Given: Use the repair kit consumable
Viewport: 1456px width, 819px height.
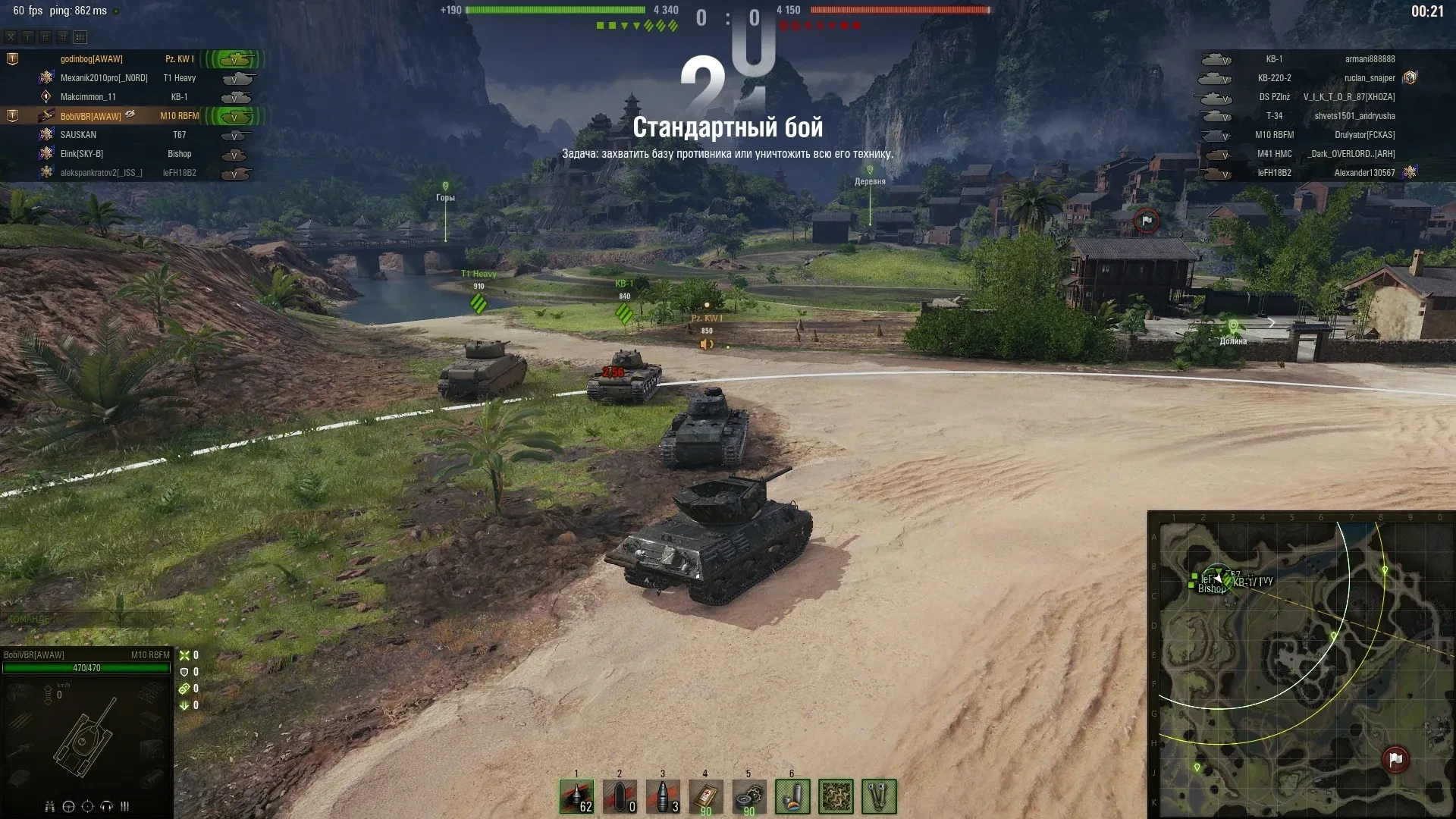Looking at the screenshot, I should pyautogui.click(x=749, y=796).
